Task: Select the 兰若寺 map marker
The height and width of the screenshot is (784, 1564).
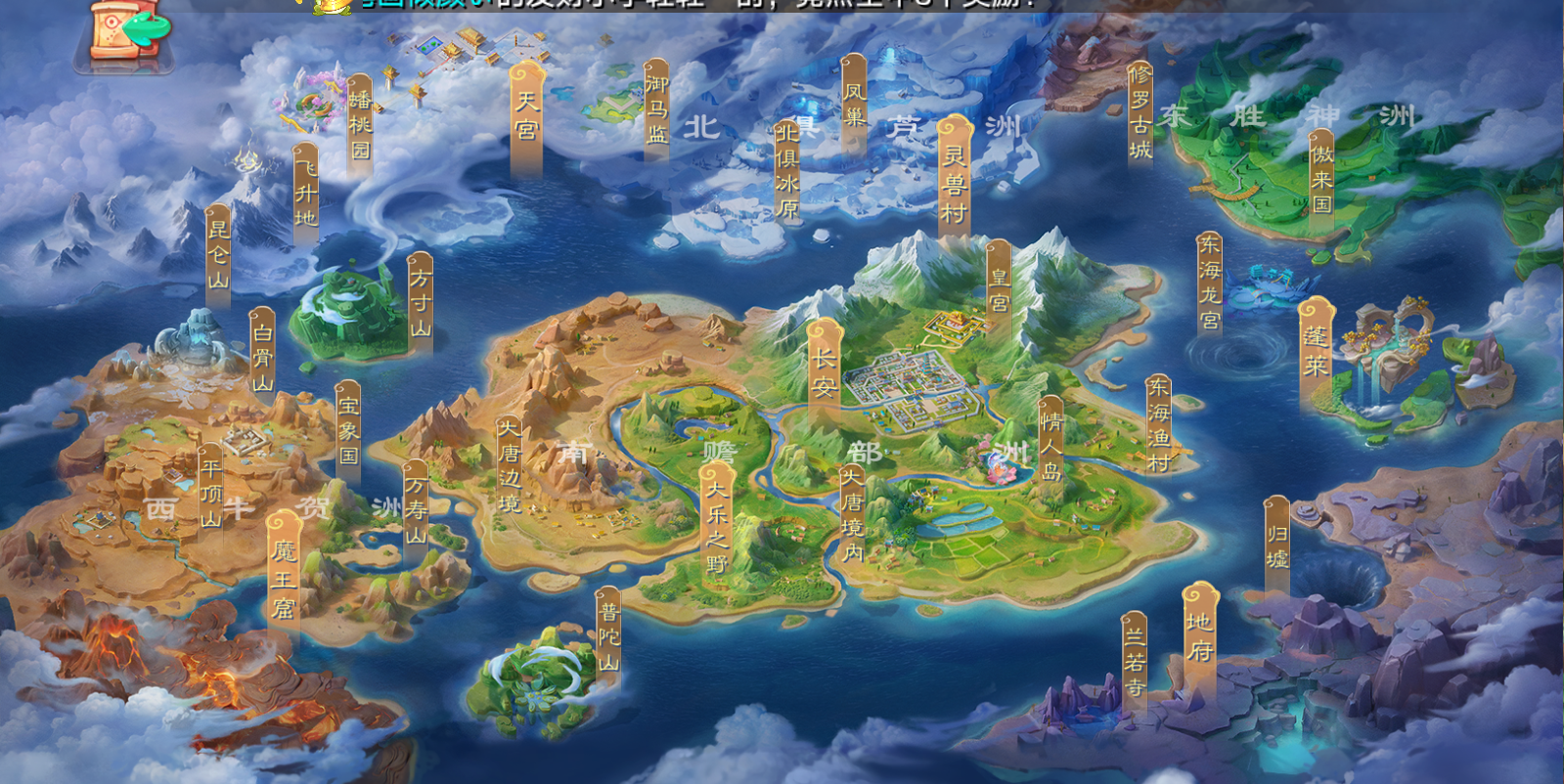Action: click(1134, 661)
